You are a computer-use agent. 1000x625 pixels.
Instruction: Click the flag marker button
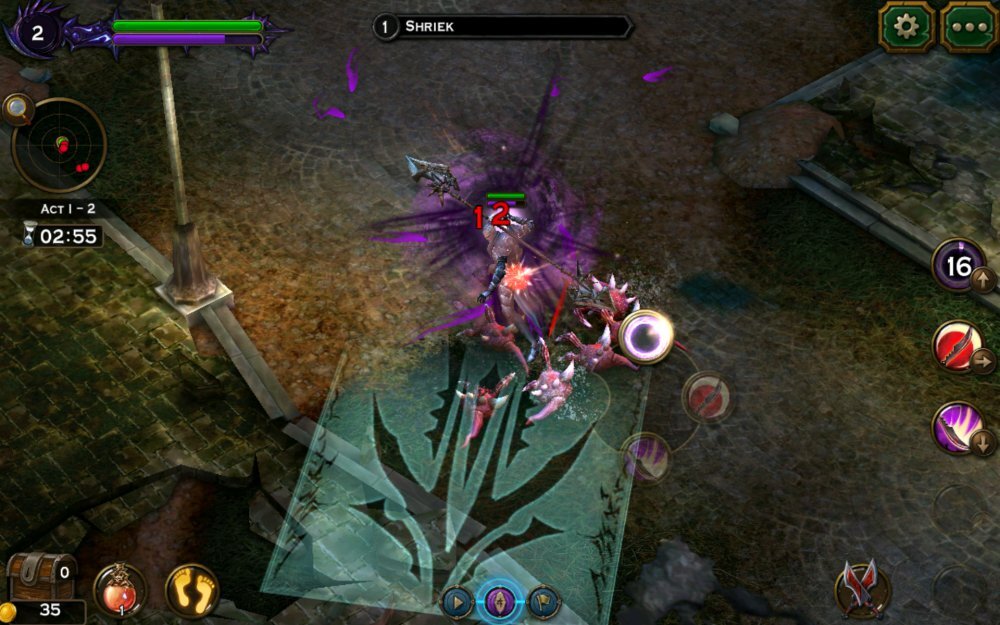pos(545,602)
